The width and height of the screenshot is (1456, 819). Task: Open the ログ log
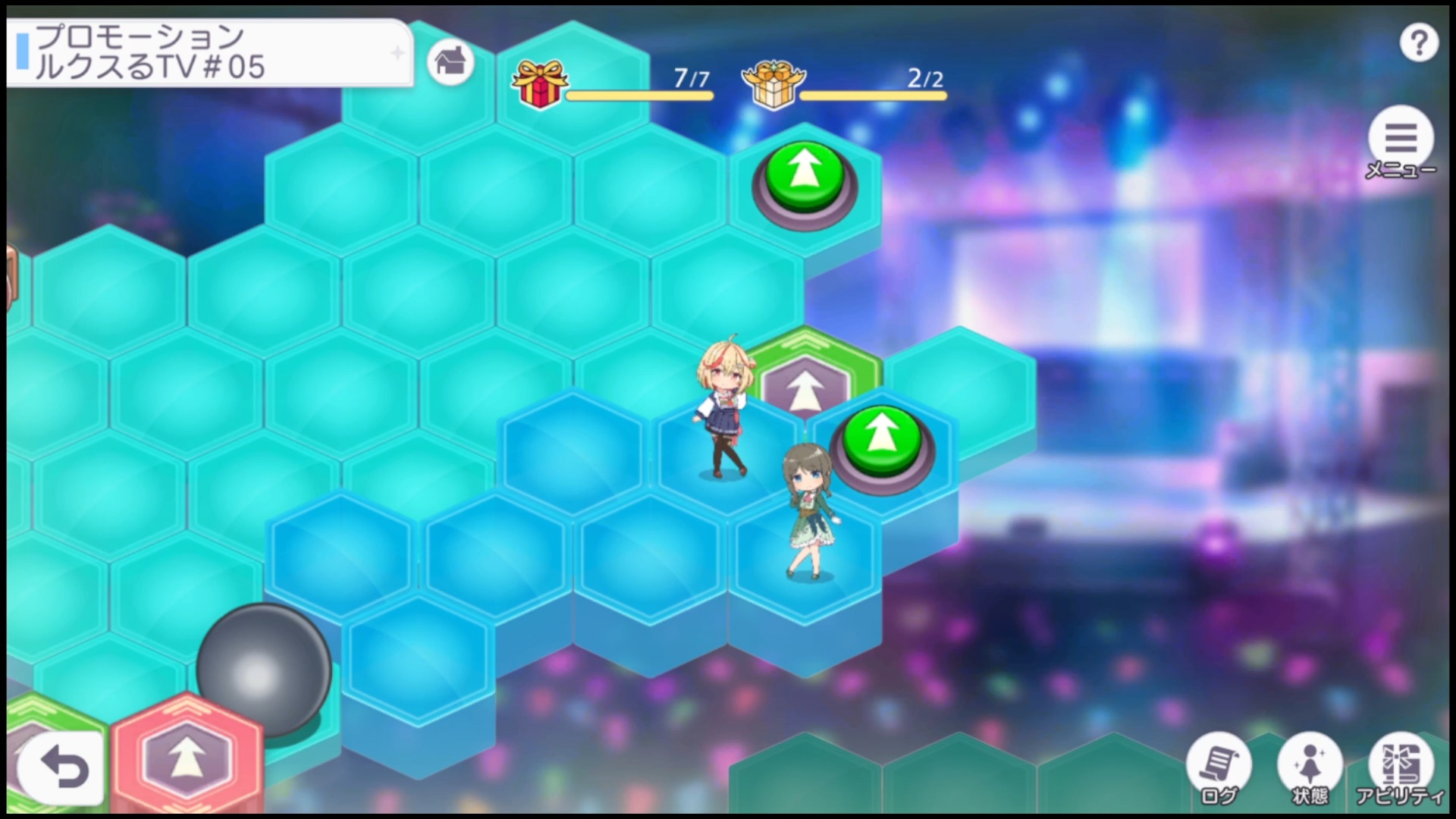[1219, 766]
